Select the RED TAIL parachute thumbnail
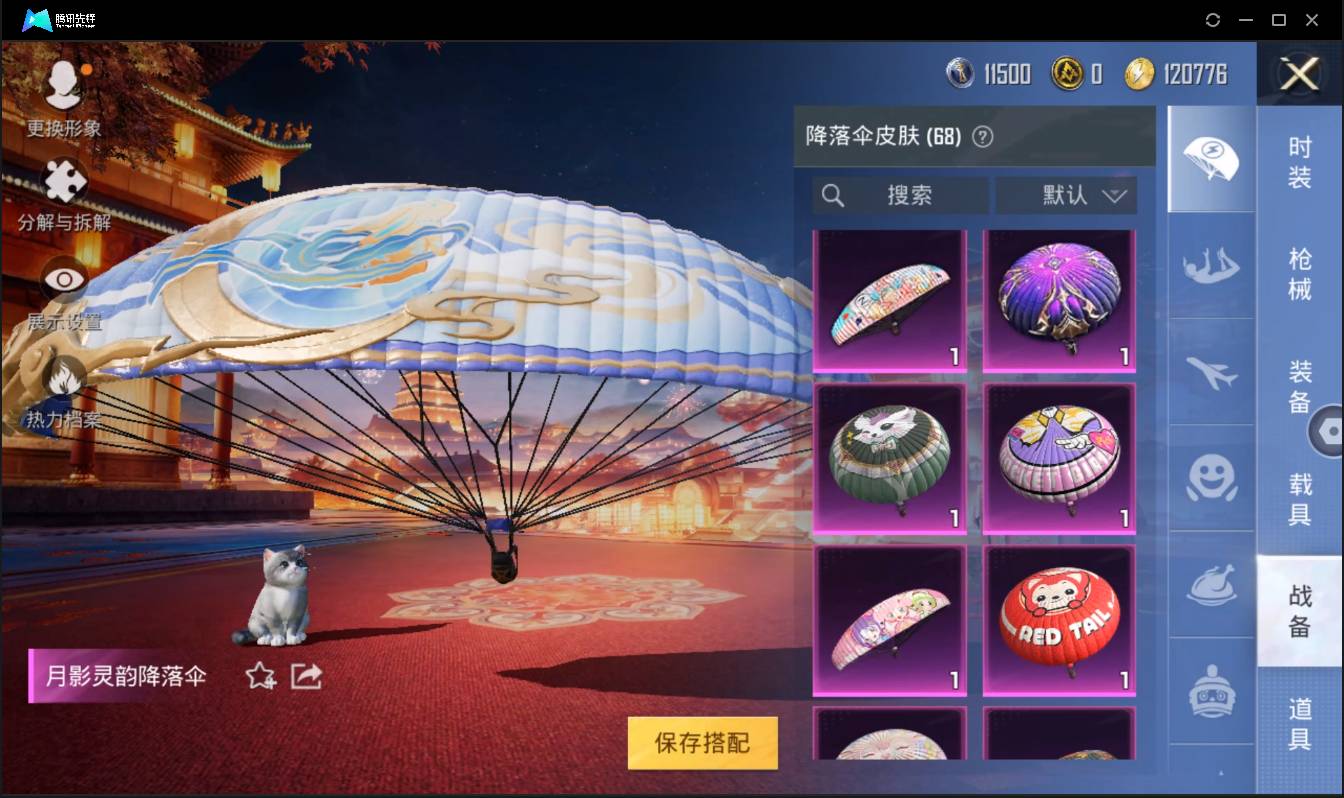Screen dimensions: 1344x798 point(1058,620)
